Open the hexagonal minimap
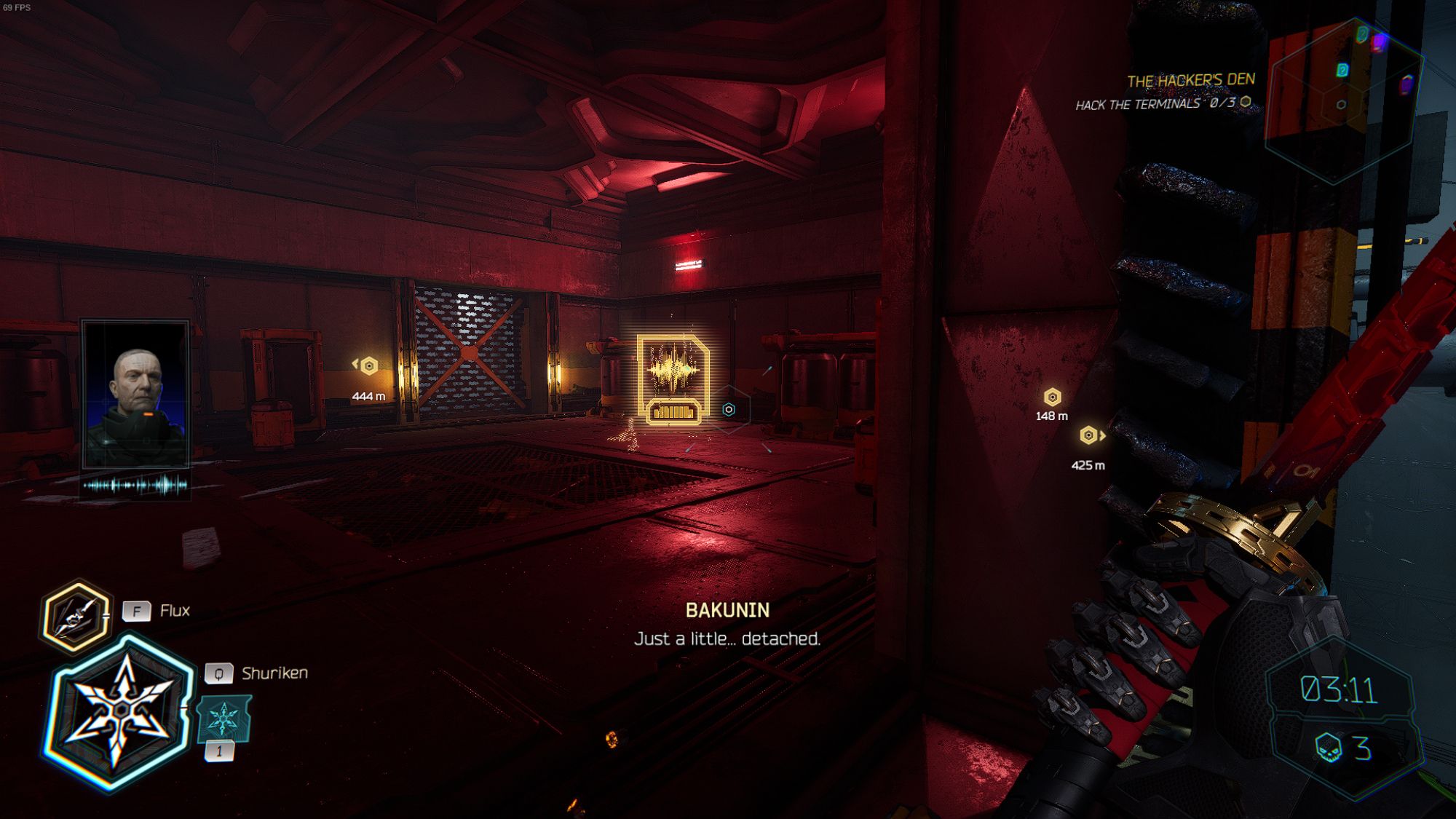This screenshot has width=1456, height=819. click(x=1343, y=100)
